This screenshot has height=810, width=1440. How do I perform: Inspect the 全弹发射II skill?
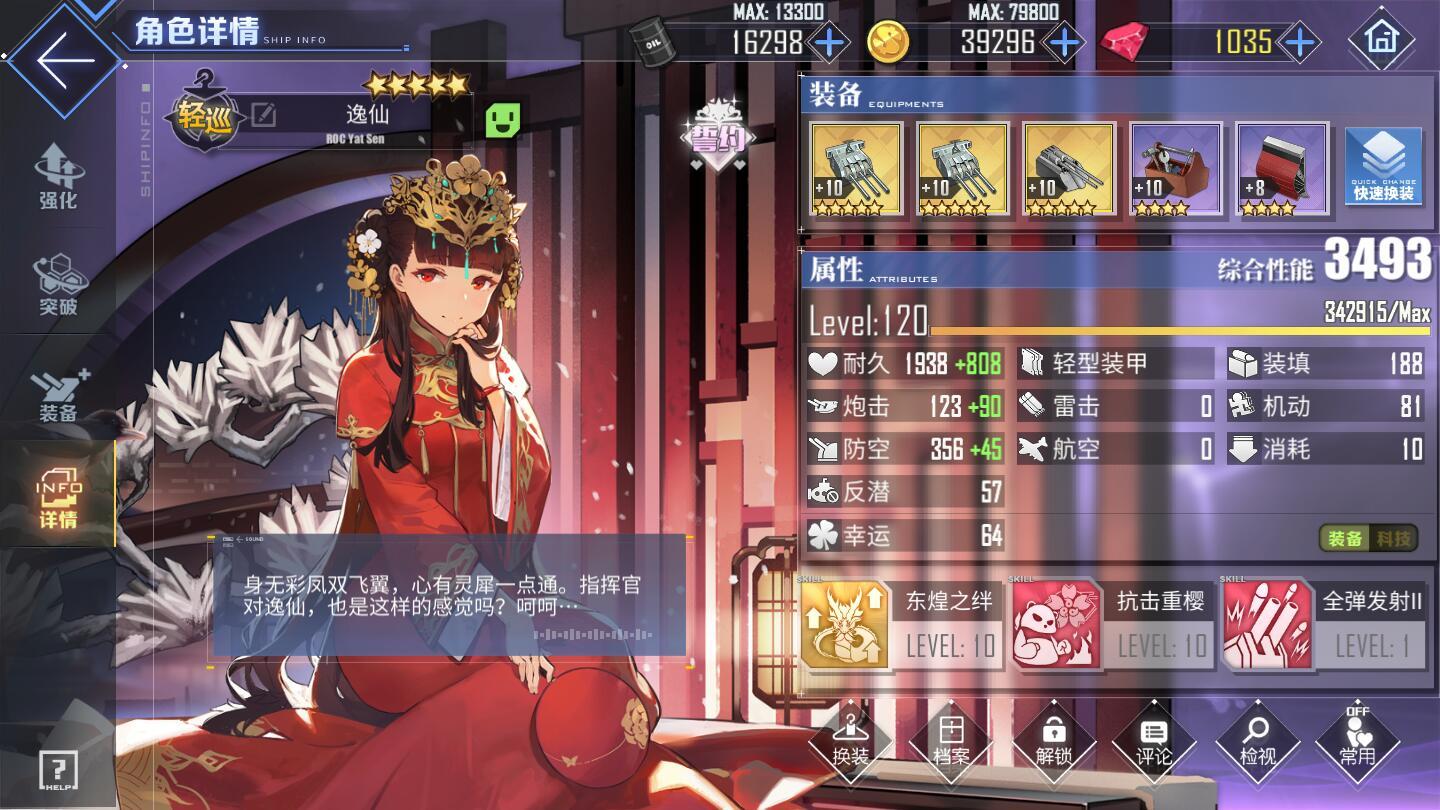[1267, 624]
